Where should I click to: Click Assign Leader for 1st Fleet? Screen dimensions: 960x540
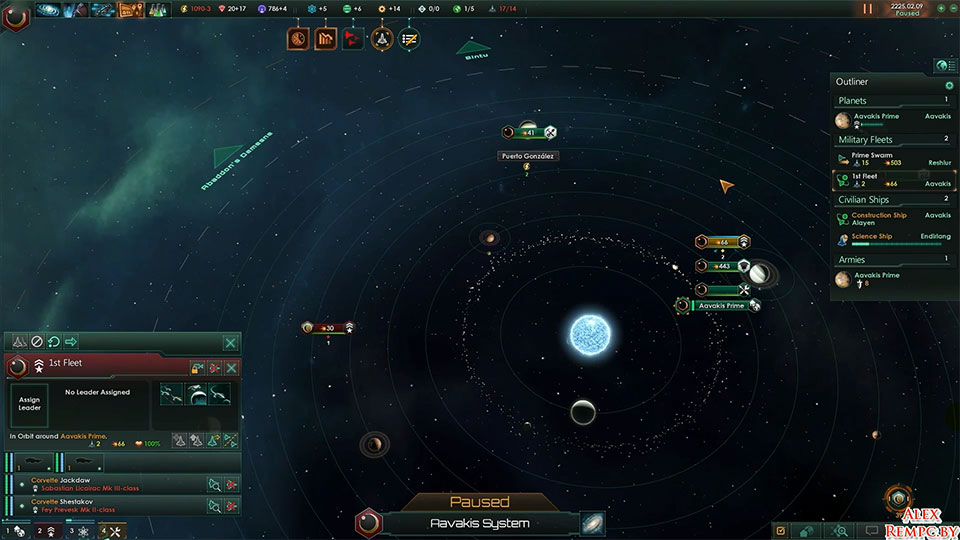tap(29, 404)
